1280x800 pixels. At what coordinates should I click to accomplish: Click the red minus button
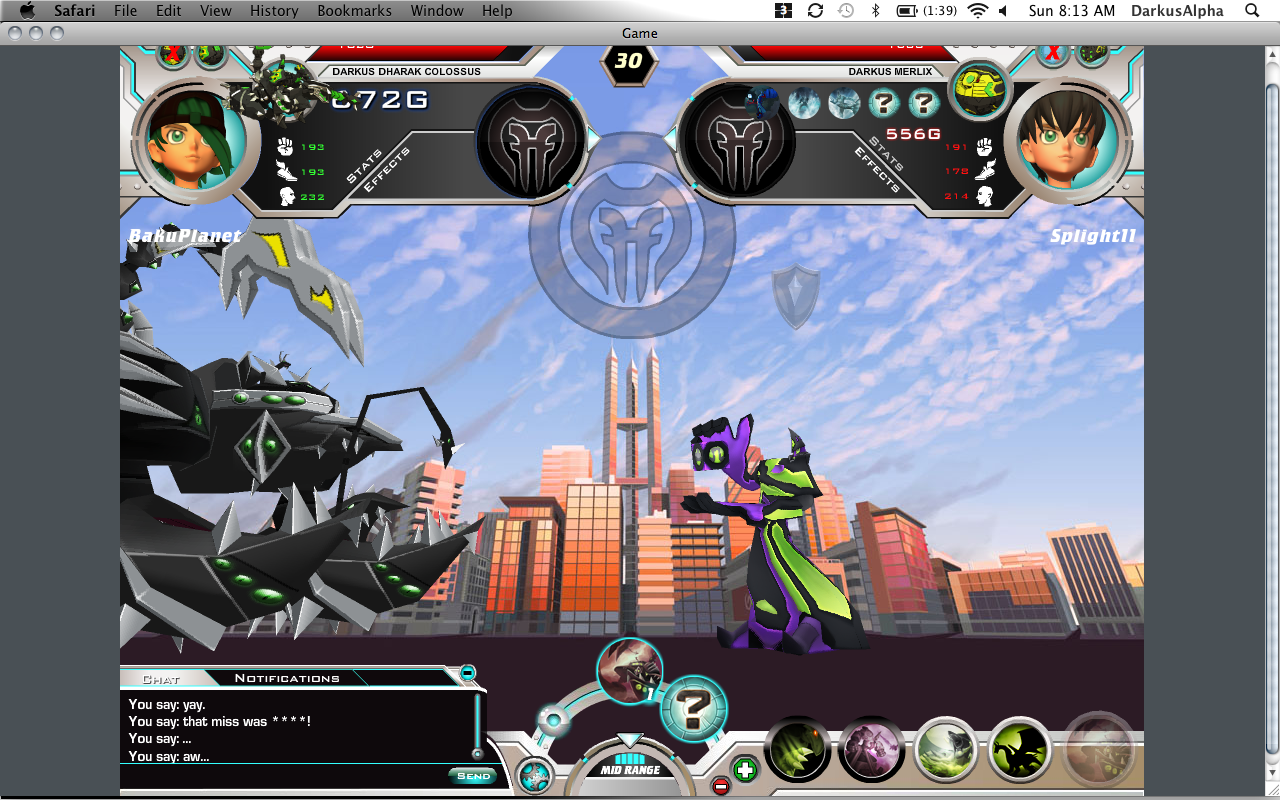pyautogui.click(x=720, y=786)
